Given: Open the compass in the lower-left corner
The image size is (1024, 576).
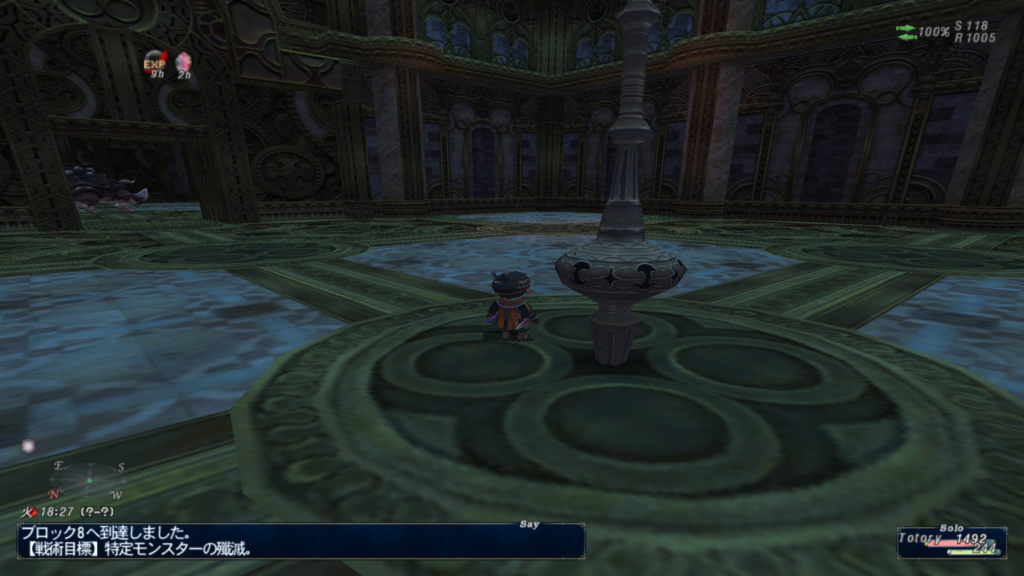Looking at the screenshot, I should [x=88, y=480].
